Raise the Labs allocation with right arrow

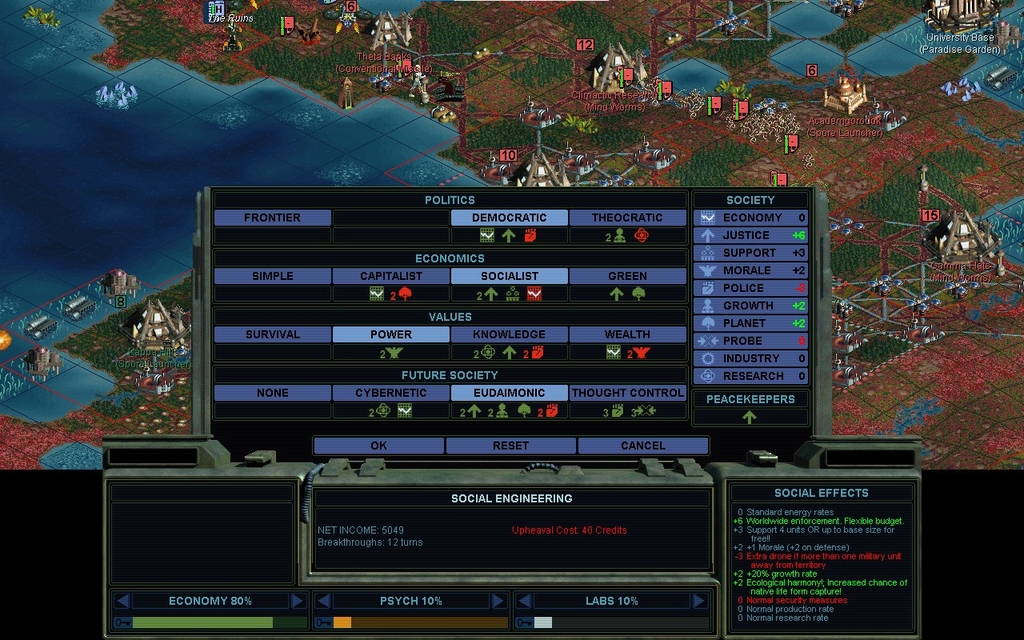point(699,601)
